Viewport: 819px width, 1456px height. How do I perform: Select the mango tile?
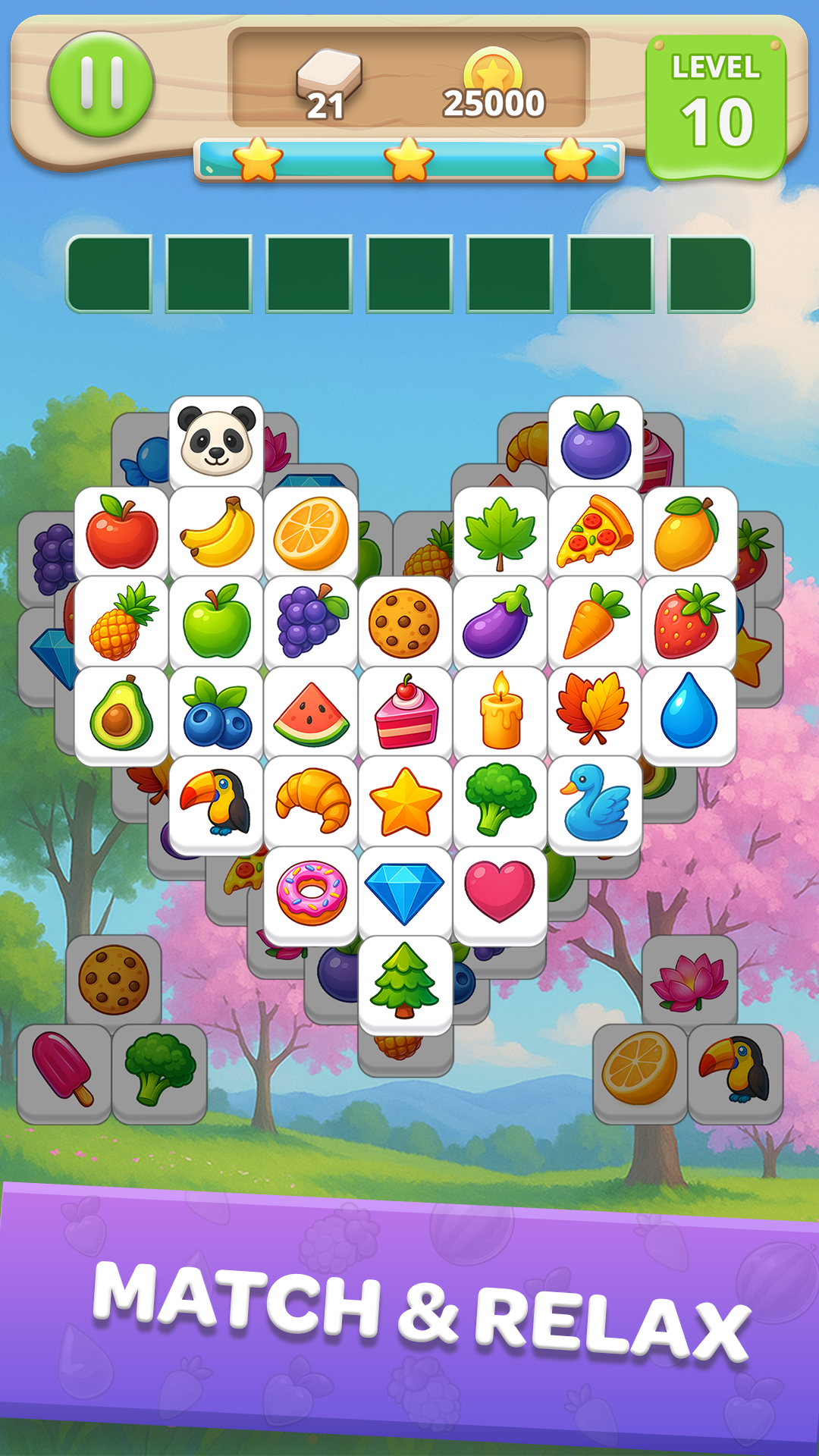(x=689, y=532)
